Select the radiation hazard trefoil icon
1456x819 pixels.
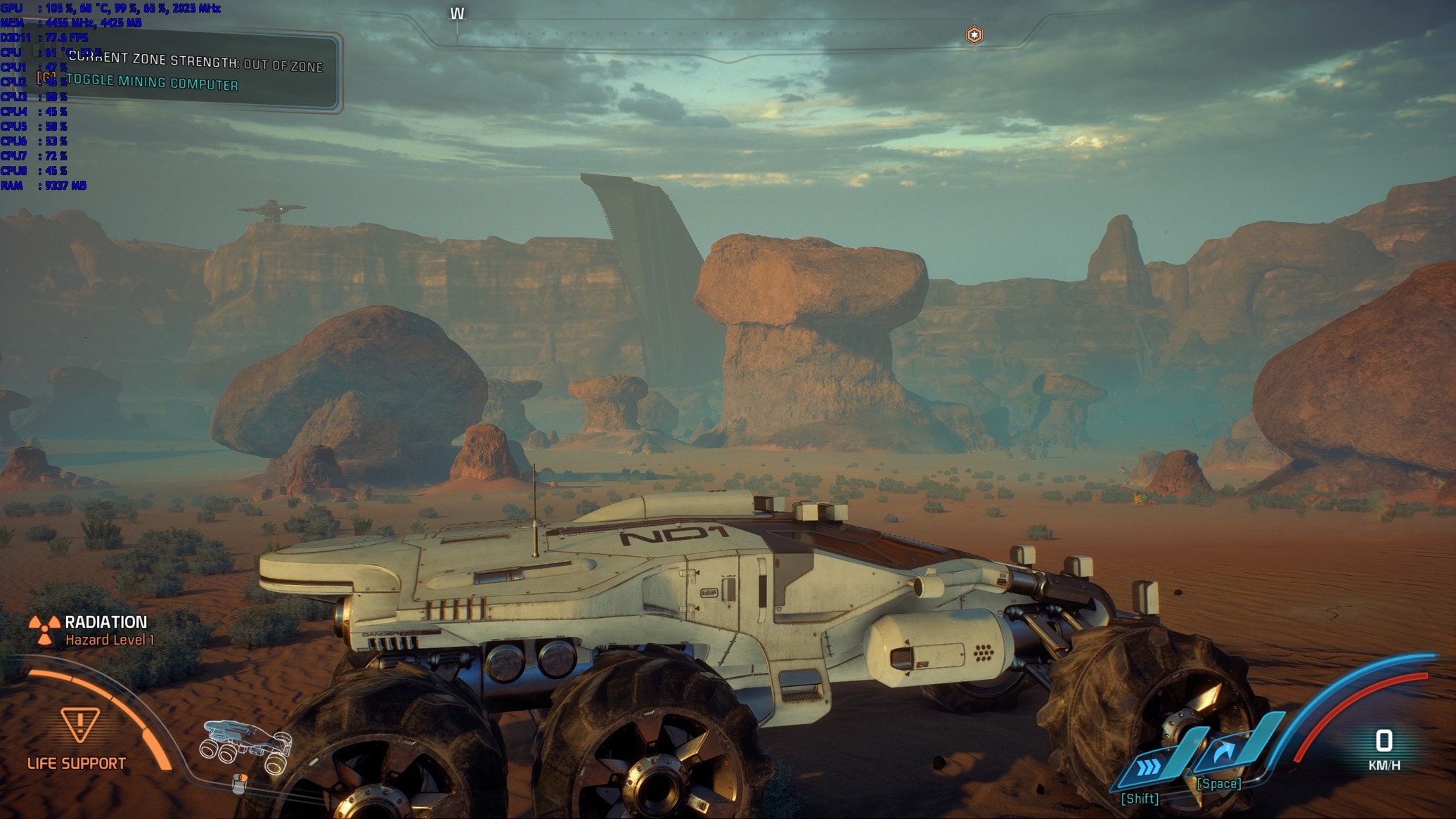[x=44, y=630]
